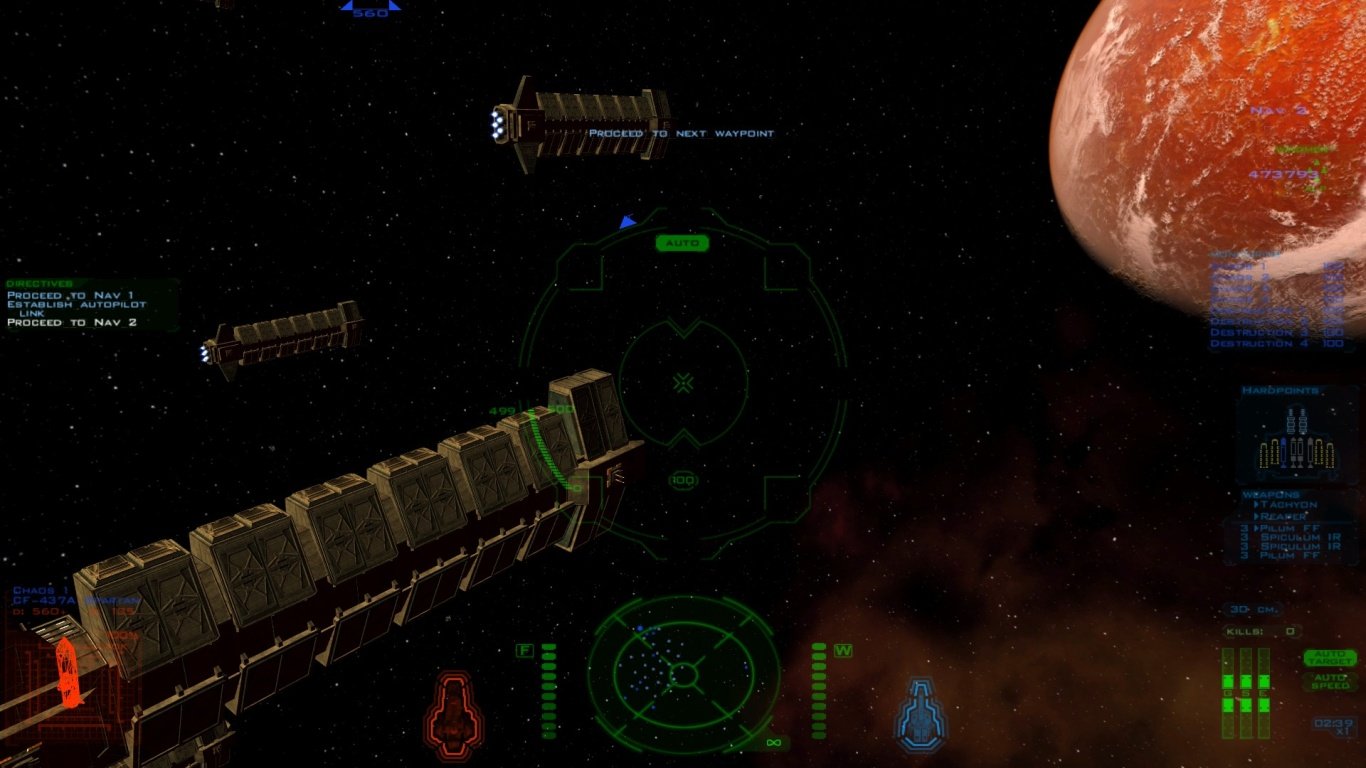Select the Pilum FF missile entry
This screenshot has width=1366, height=768.
[1292, 529]
